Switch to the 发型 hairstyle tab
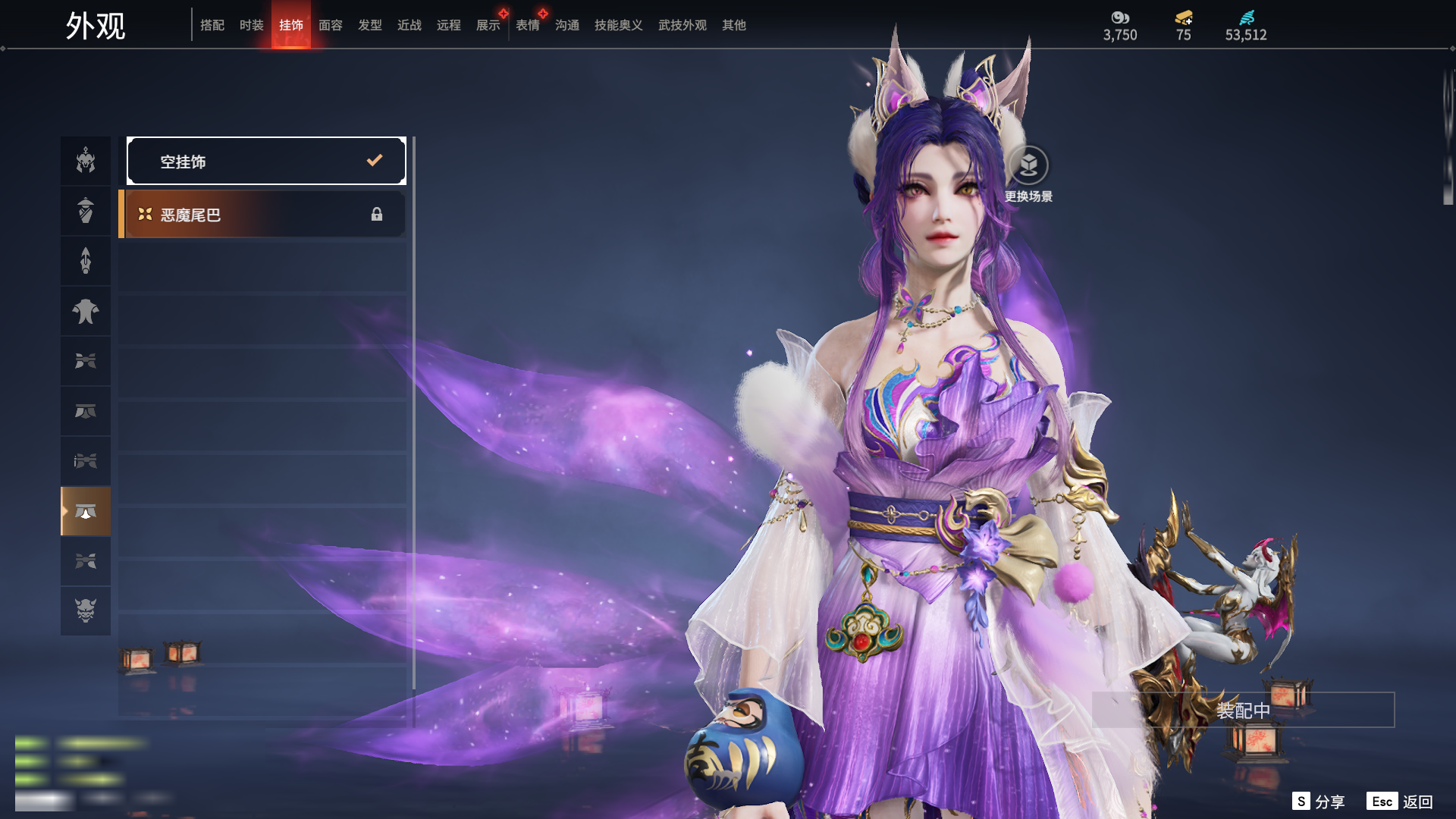Viewport: 1456px width, 819px height. 369,25
